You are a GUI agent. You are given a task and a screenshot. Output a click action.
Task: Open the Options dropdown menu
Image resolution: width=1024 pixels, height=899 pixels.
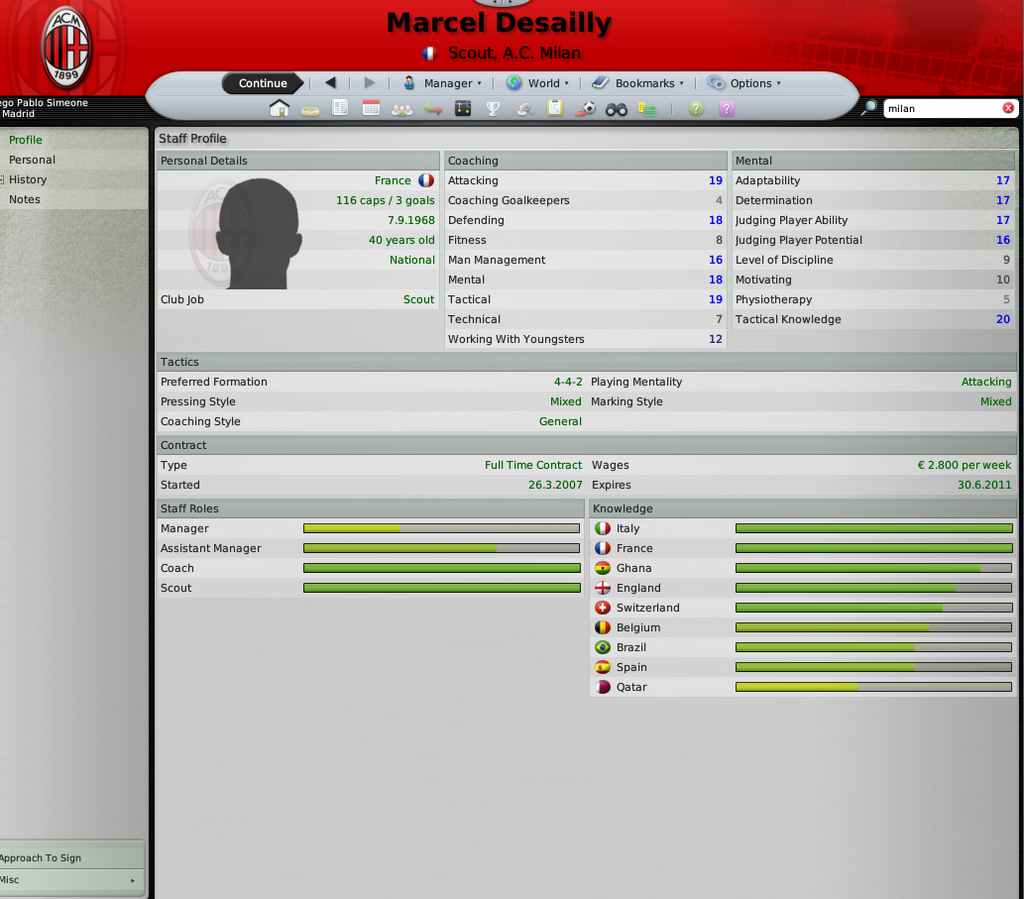[x=744, y=83]
